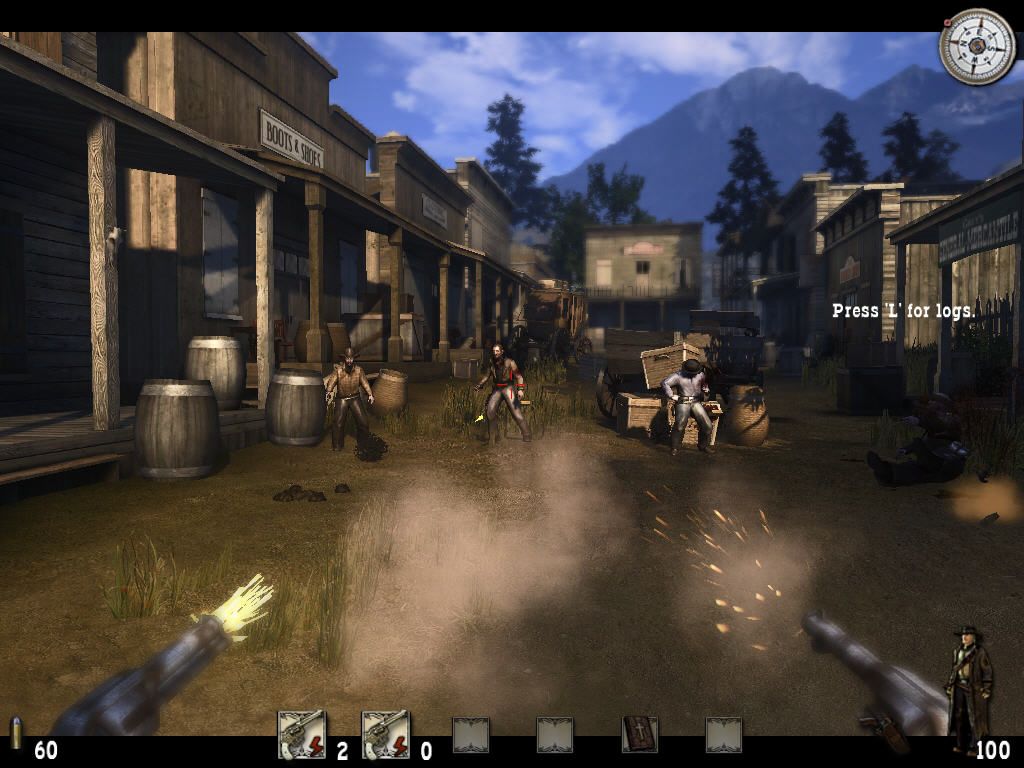Select the revolver slot showing count 0
The height and width of the screenshot is (768, 1024).
click(x=385, y=735)
